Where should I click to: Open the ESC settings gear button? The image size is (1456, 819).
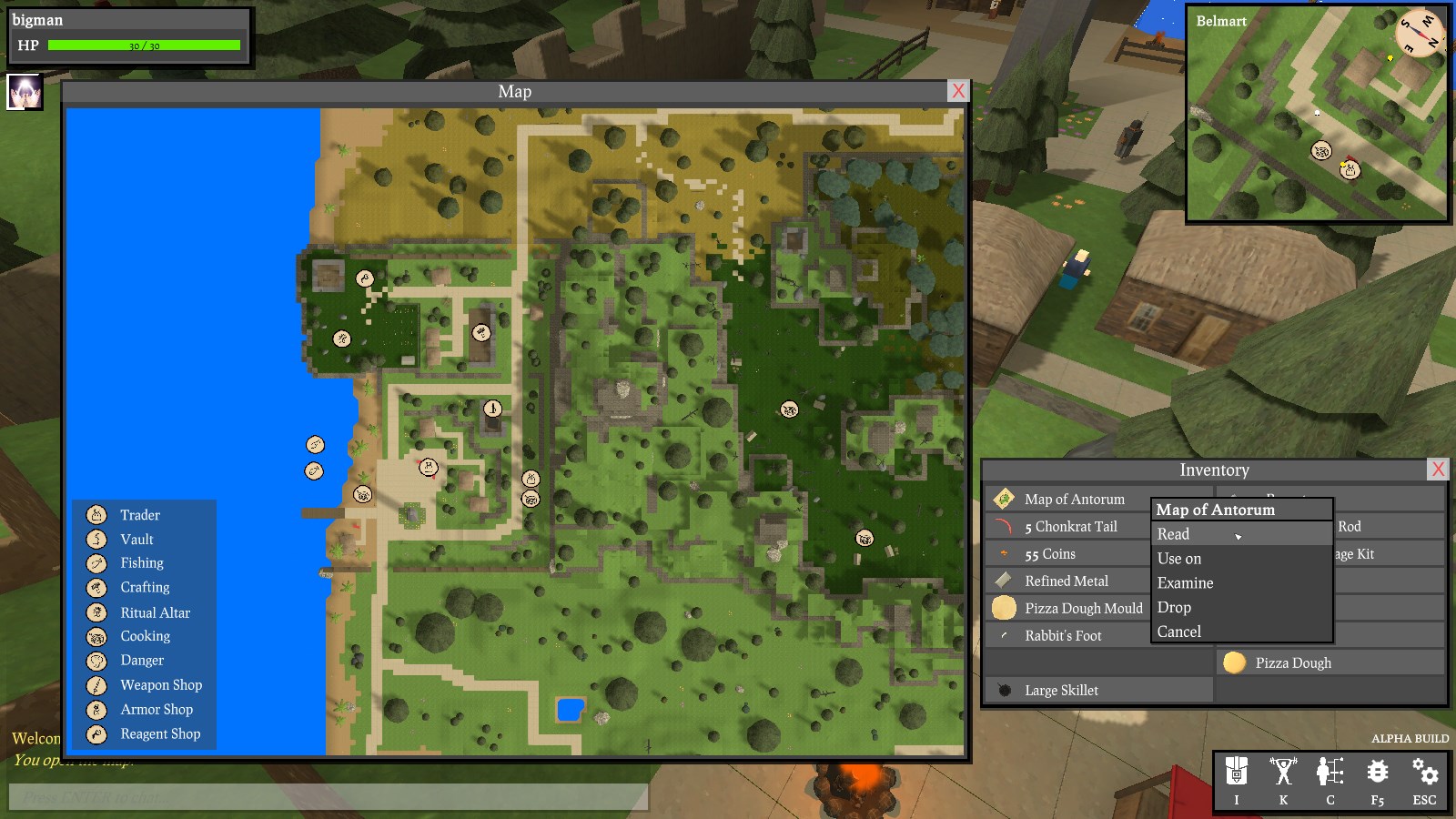1424,780
